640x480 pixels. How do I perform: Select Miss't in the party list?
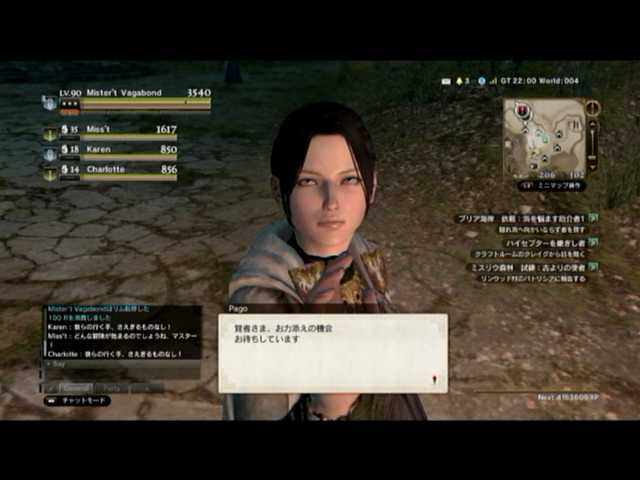(111, 130)
